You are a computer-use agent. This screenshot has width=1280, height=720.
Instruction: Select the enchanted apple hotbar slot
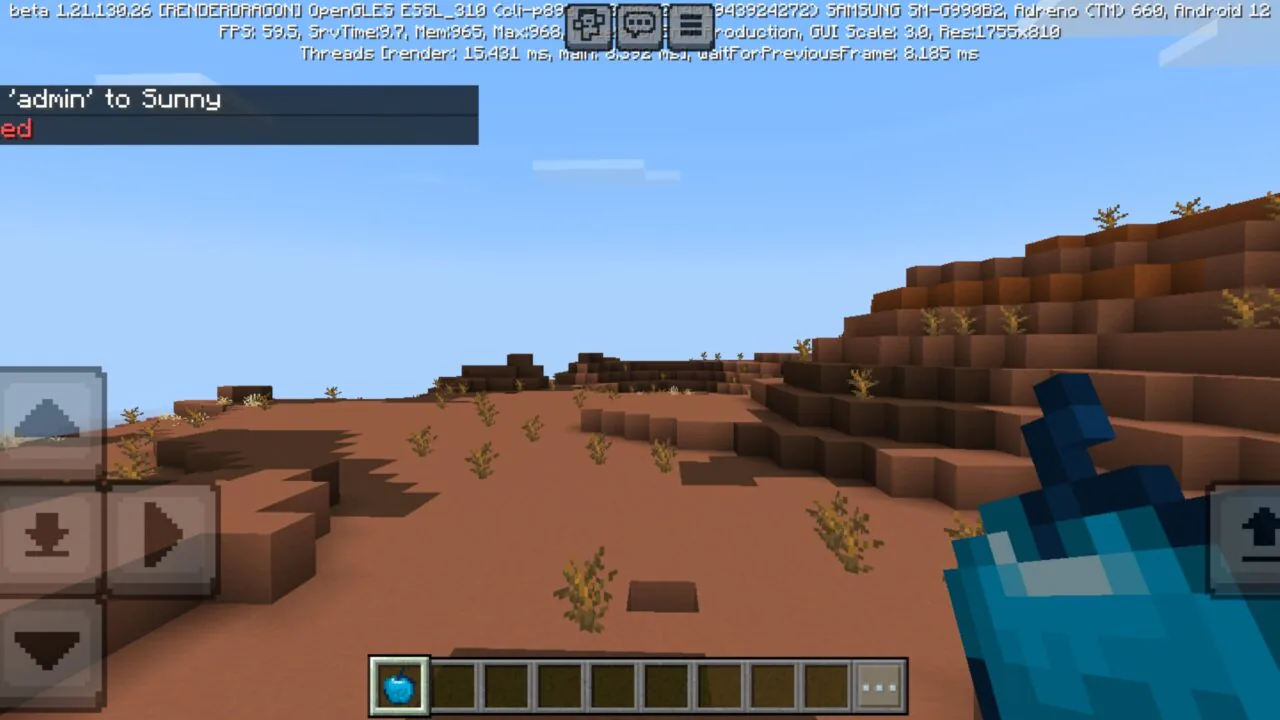pos(399,684)
